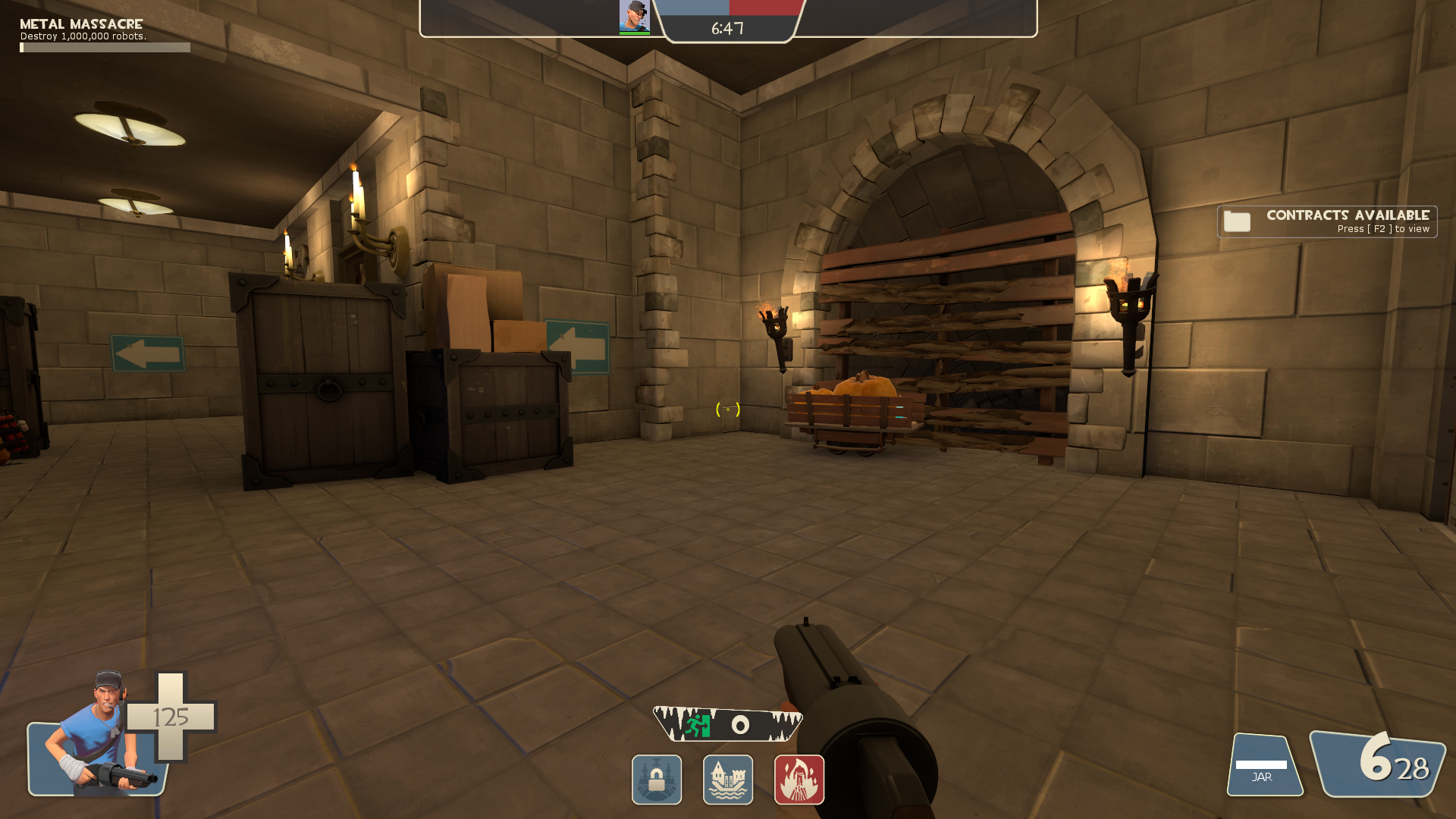Click the green running-man exit icon
Image resolution: width=1456 pixels, height=819 pixels.
tap(698, 725)
